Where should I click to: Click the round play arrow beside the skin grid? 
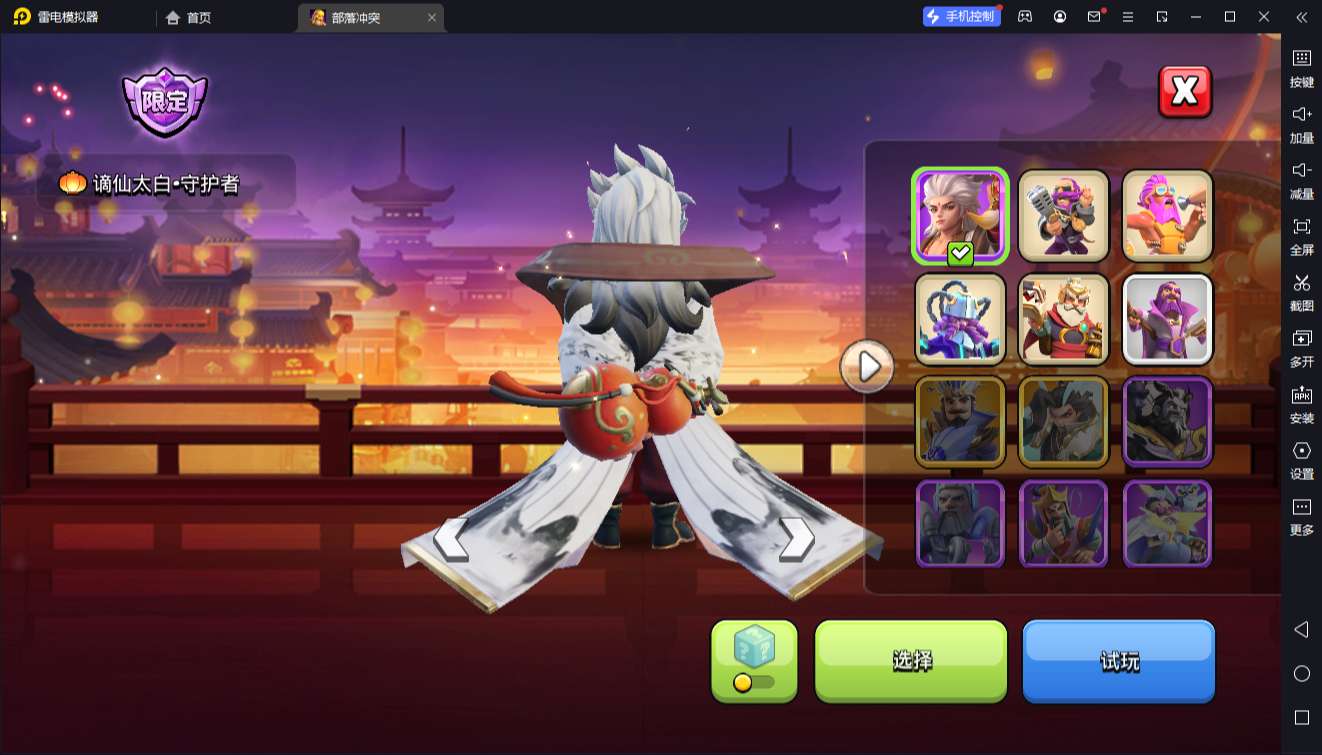(x=867, y=367)
